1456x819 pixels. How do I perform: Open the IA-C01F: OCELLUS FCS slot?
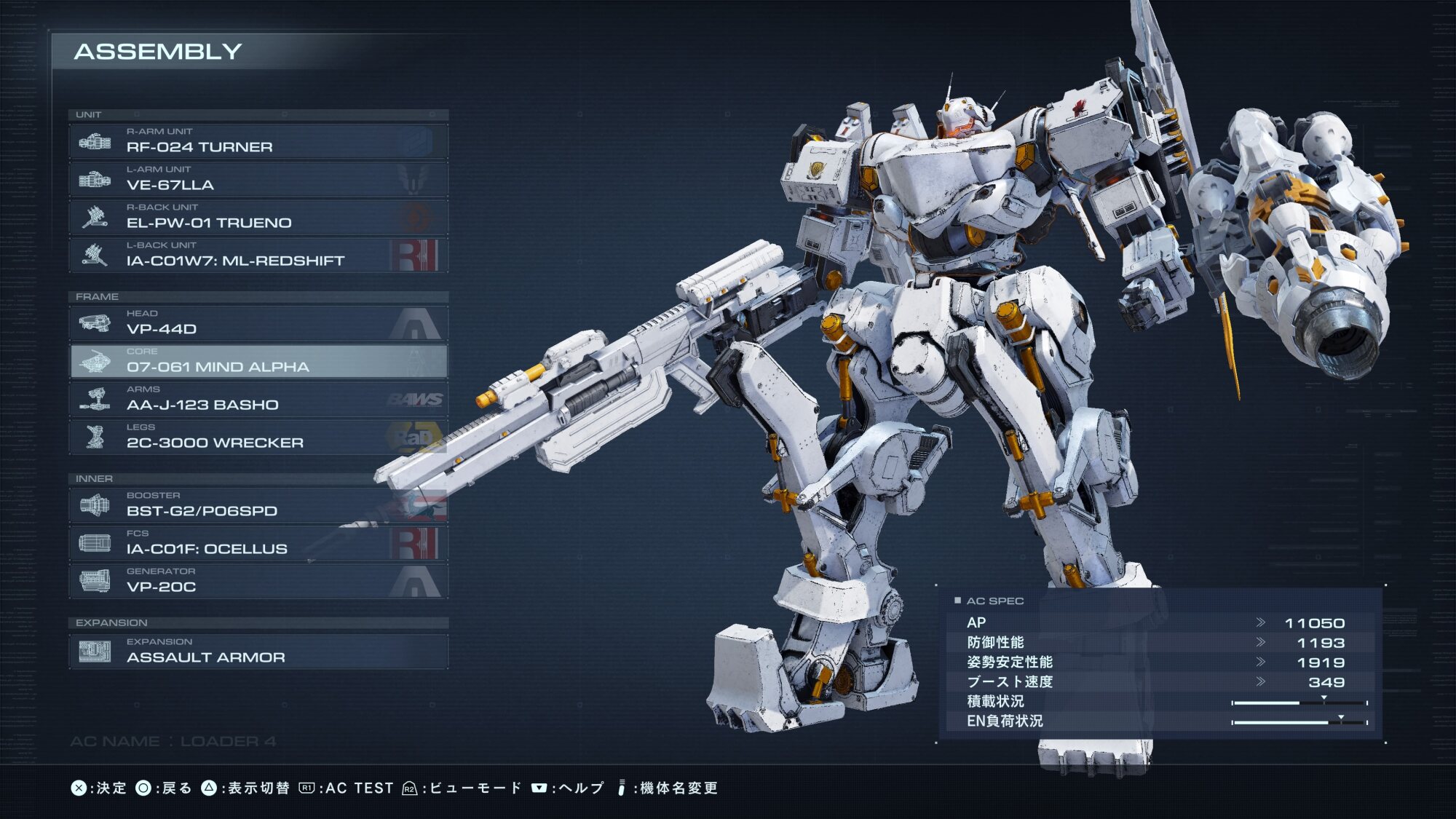(258, 543)
